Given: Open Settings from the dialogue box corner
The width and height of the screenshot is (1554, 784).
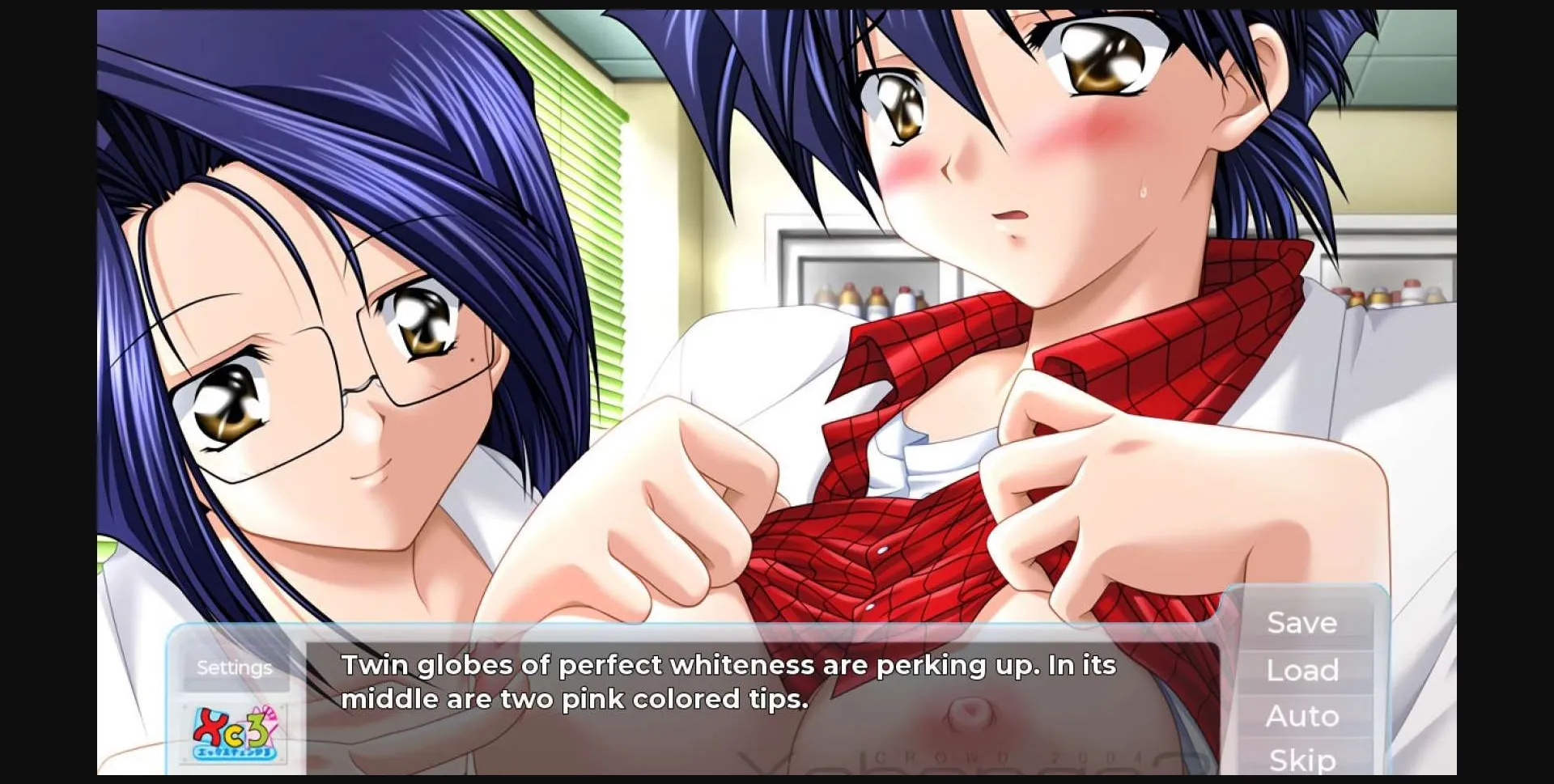Looking at the screenshot, I should (x=234, y=667).
